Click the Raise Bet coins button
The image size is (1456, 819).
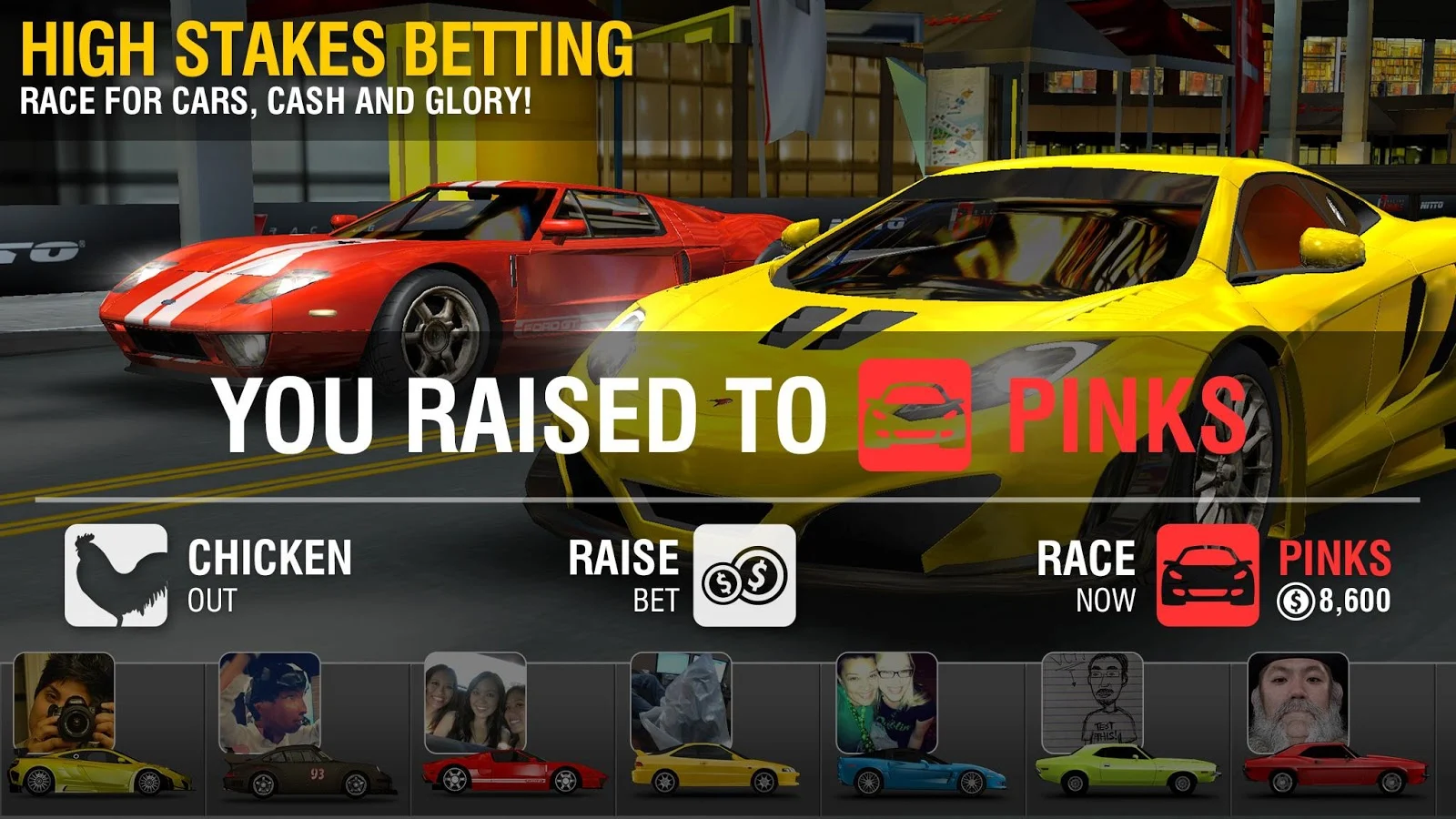(x=743, y=575)
